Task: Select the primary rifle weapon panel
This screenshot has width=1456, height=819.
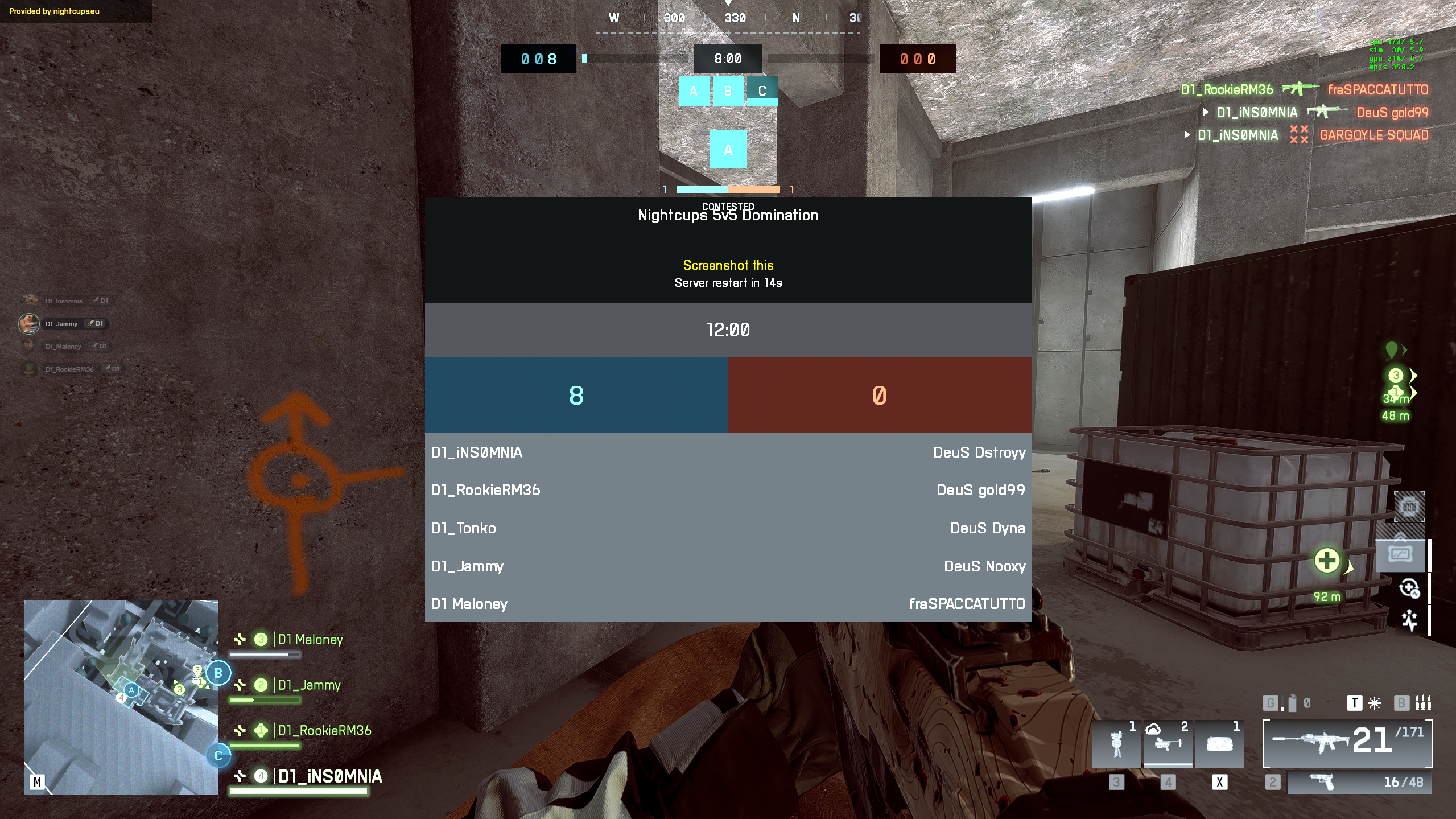Action: 1347,743
